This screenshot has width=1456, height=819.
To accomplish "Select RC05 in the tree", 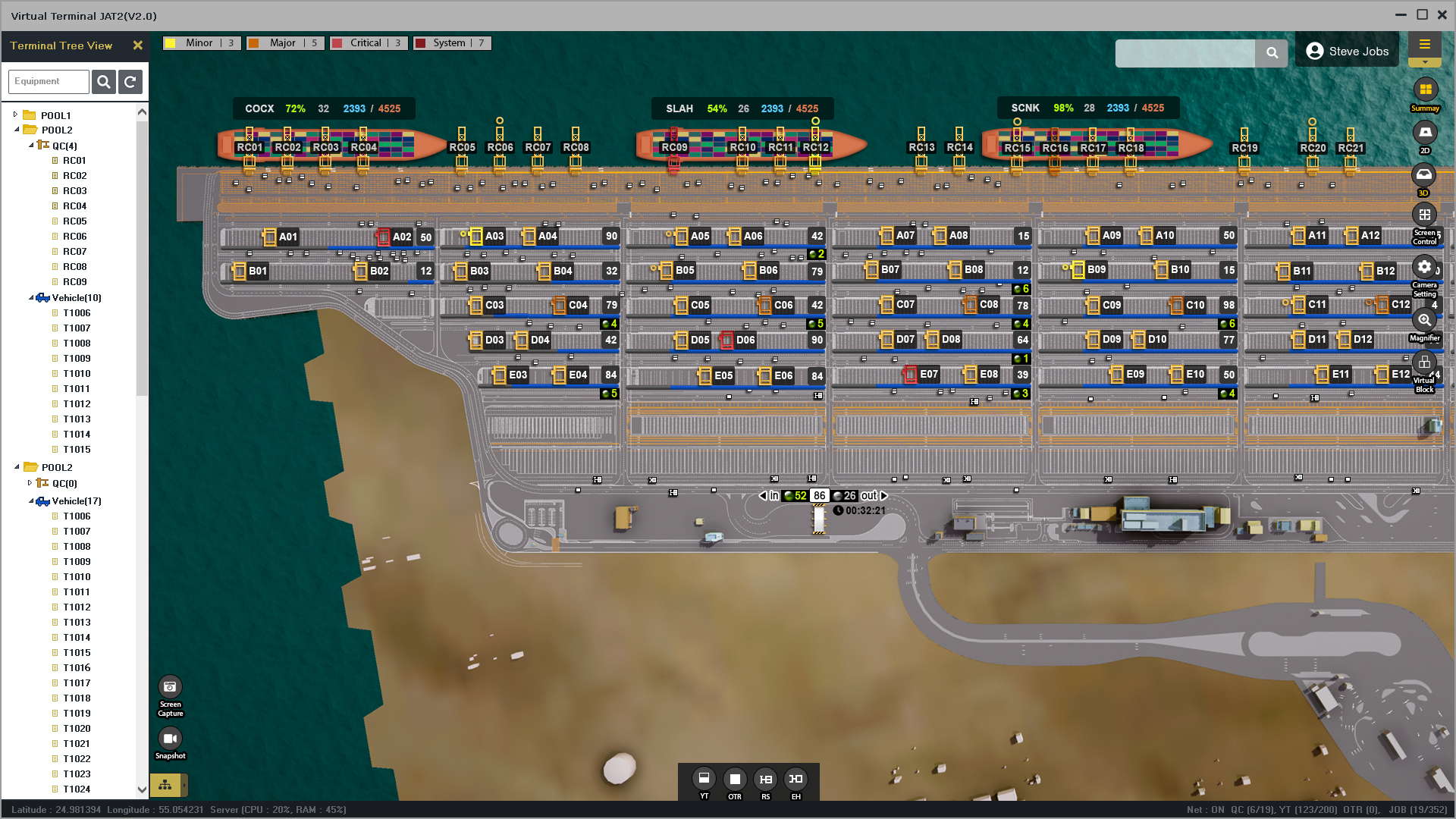I will click(x=74, y=221).
